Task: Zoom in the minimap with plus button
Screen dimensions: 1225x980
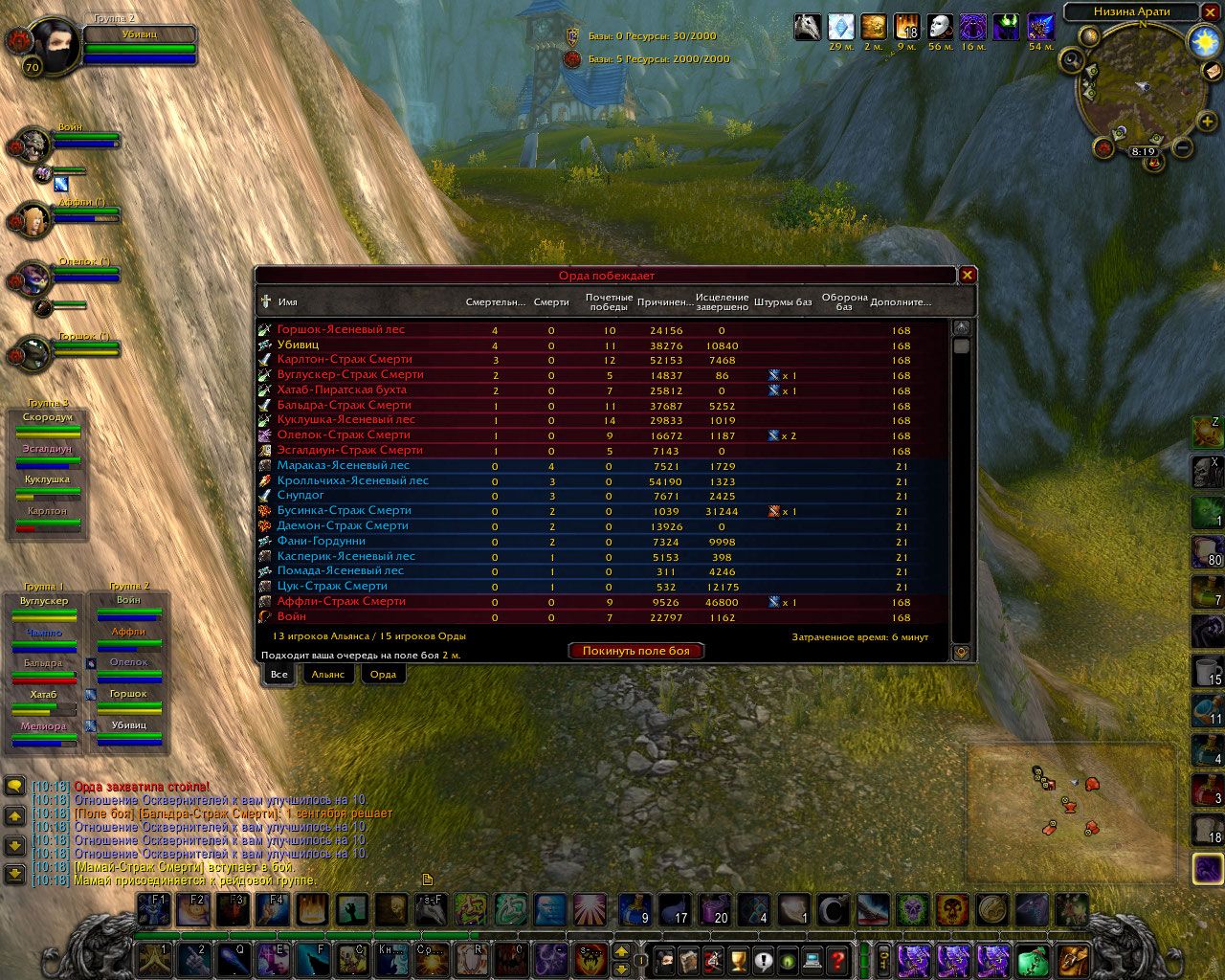Action: 1208,122
